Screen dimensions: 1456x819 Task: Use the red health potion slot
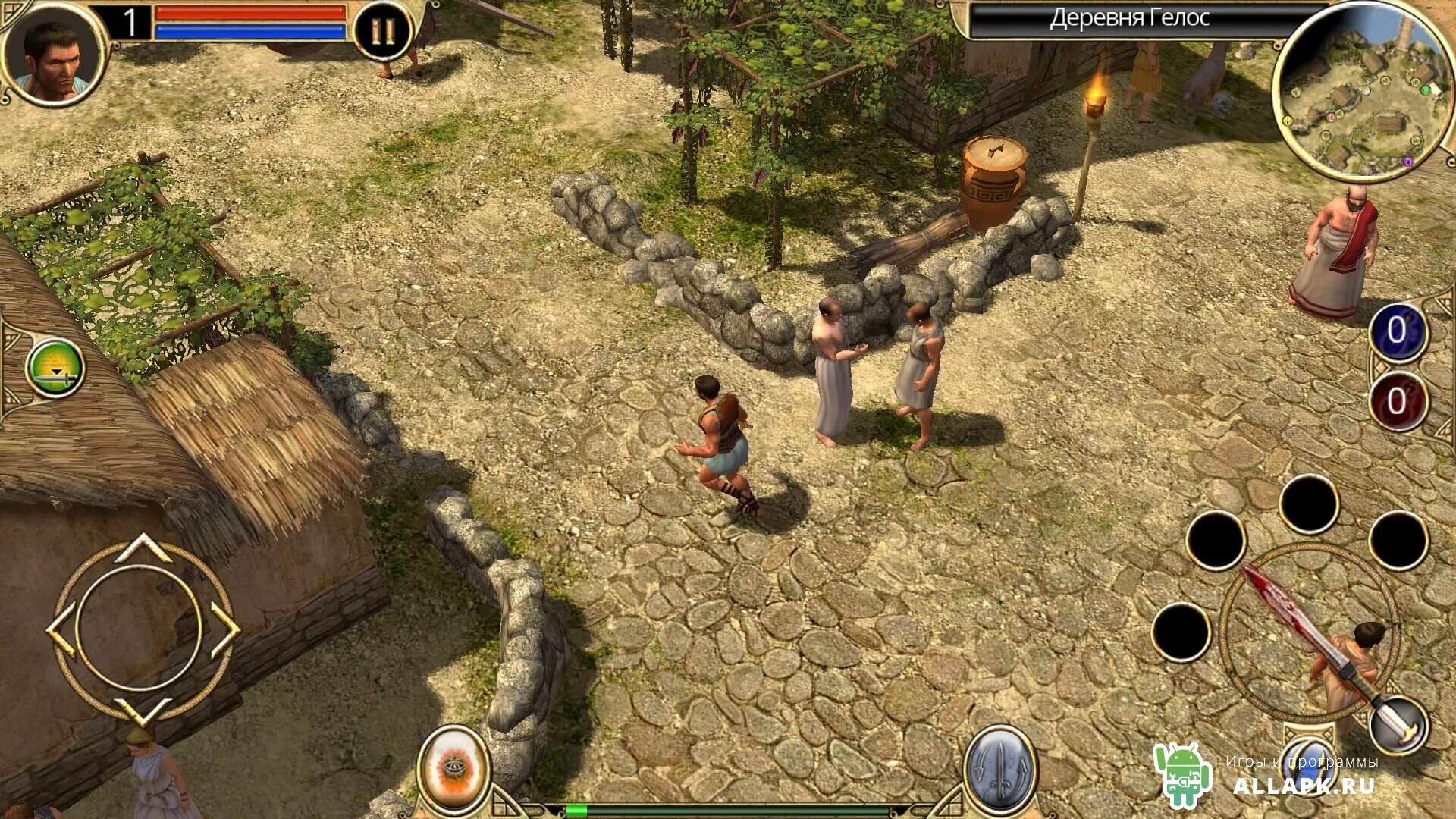pos(1397,401)
